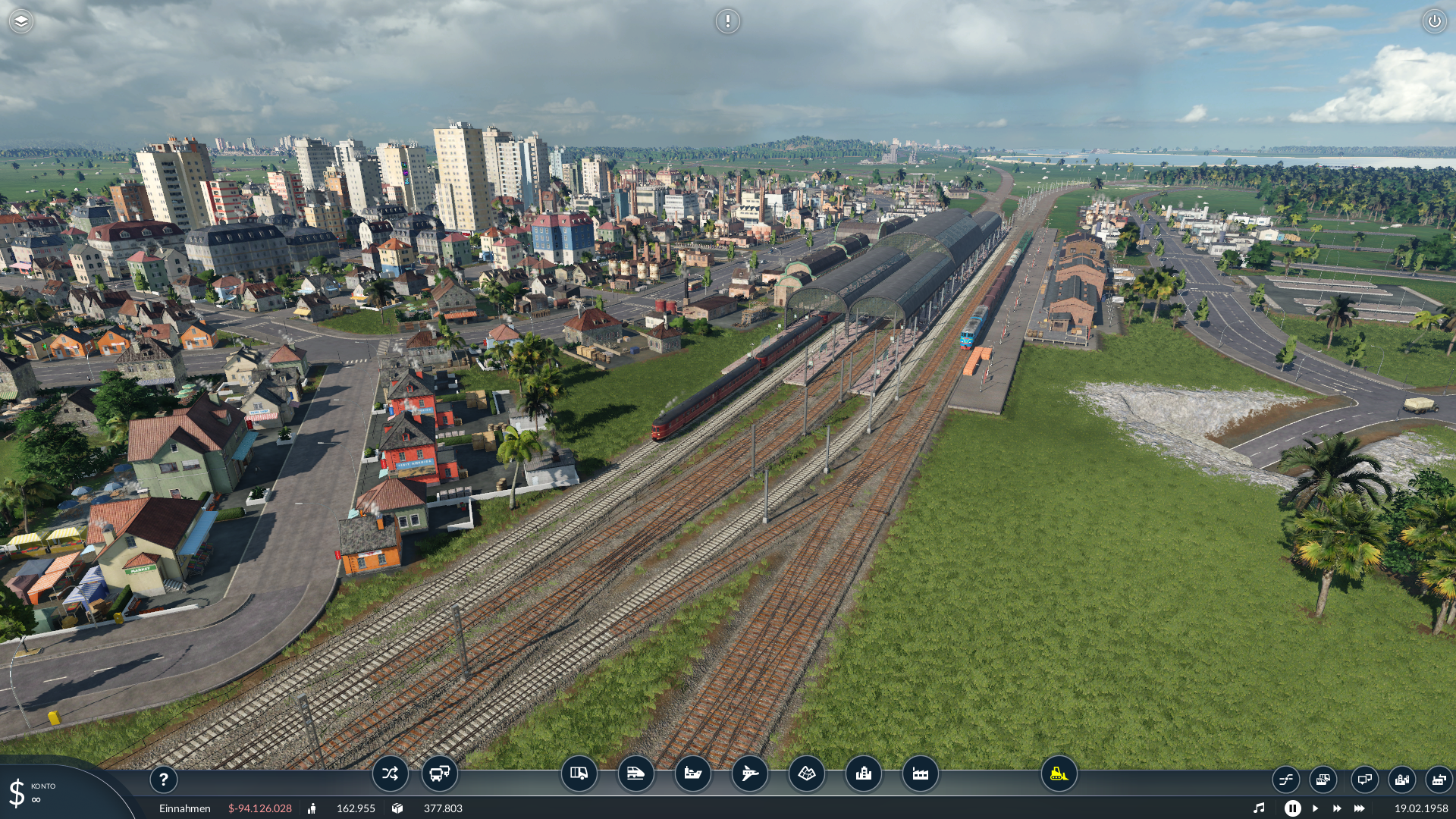Open the ship and water construction menu
The height and width of the screenshot is (819, 1456).
point(693,774)
